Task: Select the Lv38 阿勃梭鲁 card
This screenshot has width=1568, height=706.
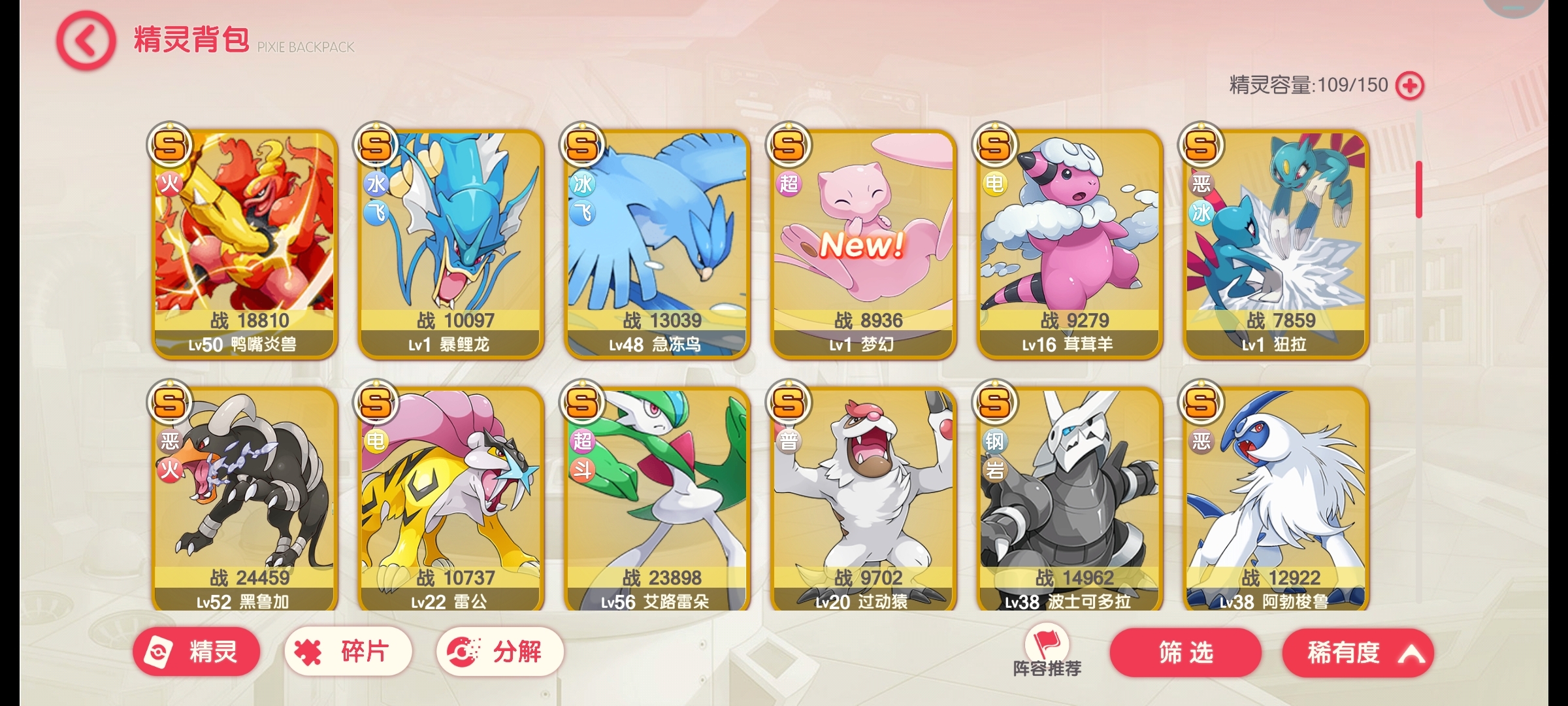Action: (1275, 500)
